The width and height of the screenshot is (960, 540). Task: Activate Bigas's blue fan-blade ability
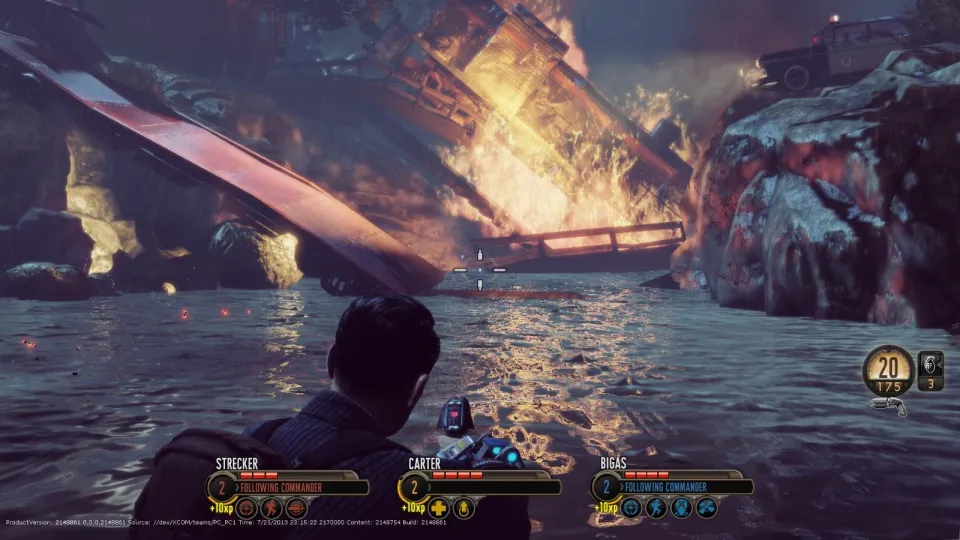coord(707,508)
